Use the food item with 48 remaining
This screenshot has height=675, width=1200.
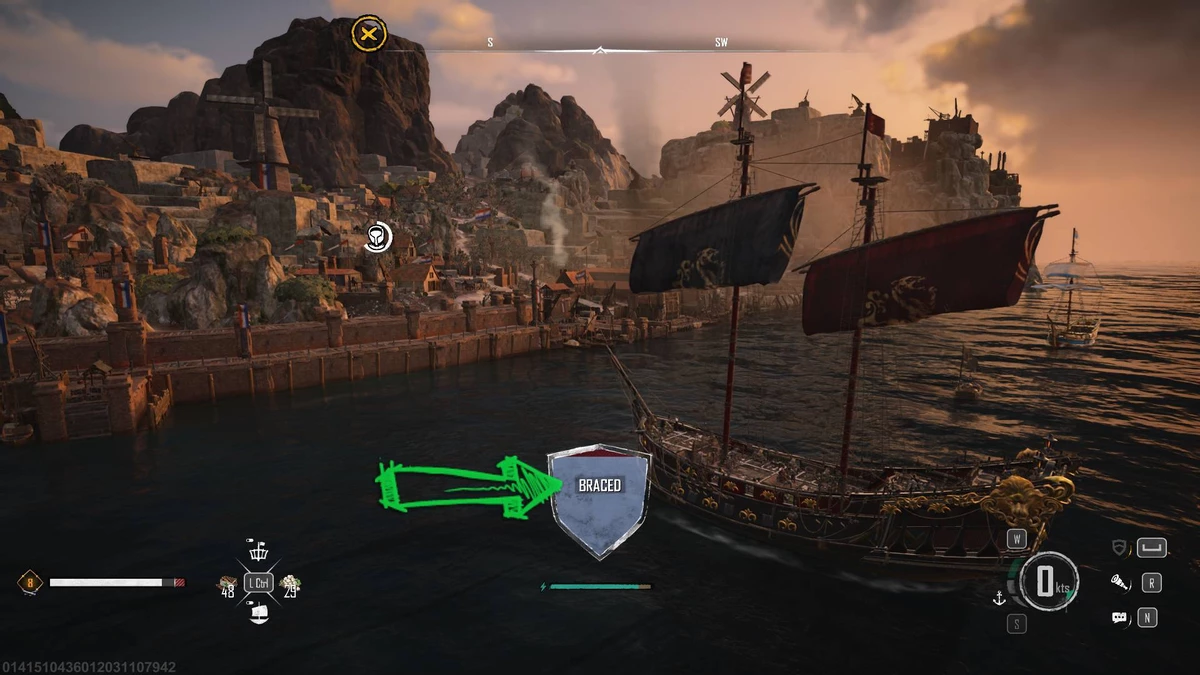click(228, 583)
